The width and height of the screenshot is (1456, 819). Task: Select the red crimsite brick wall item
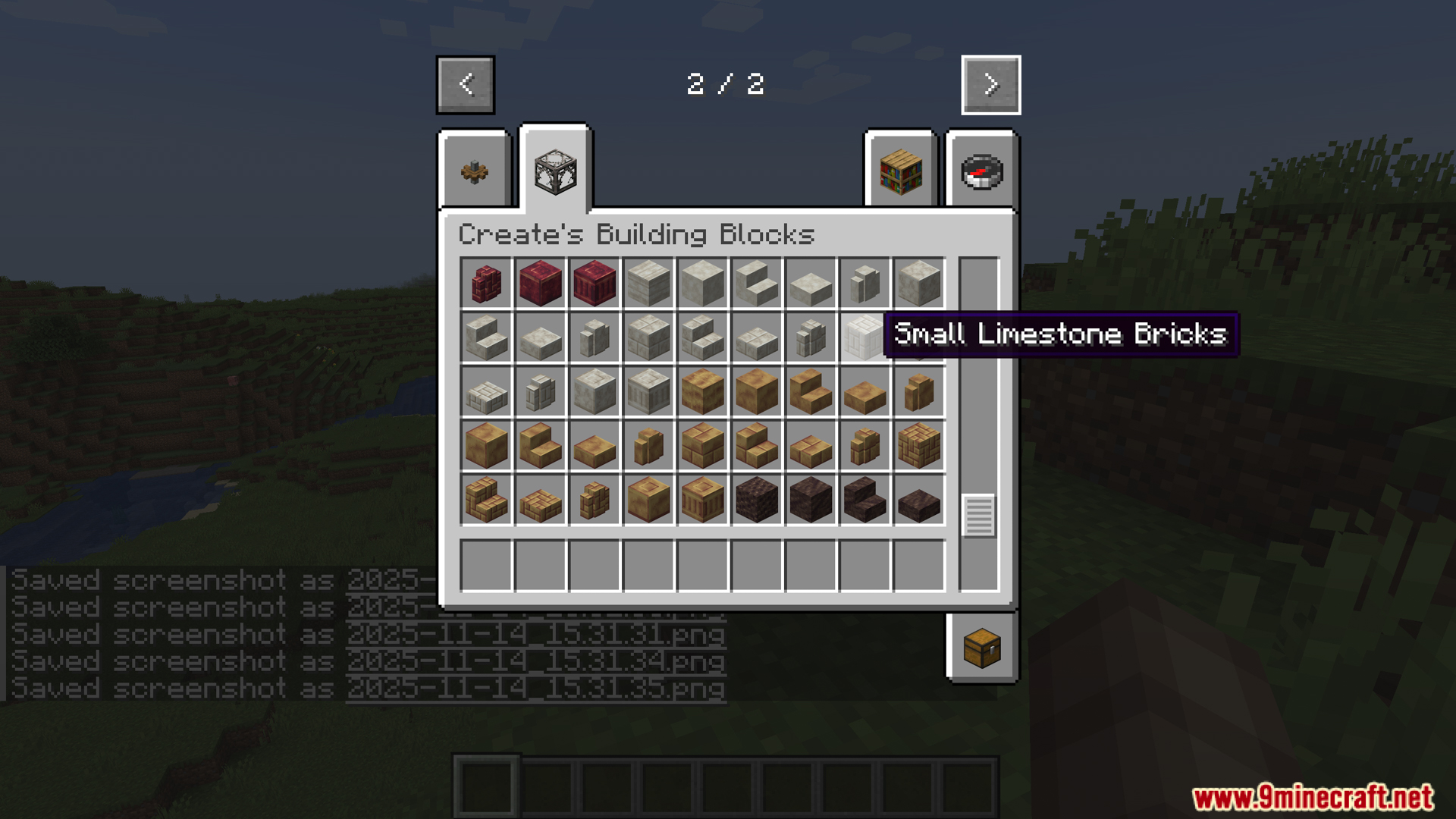[x=486, y=284]
